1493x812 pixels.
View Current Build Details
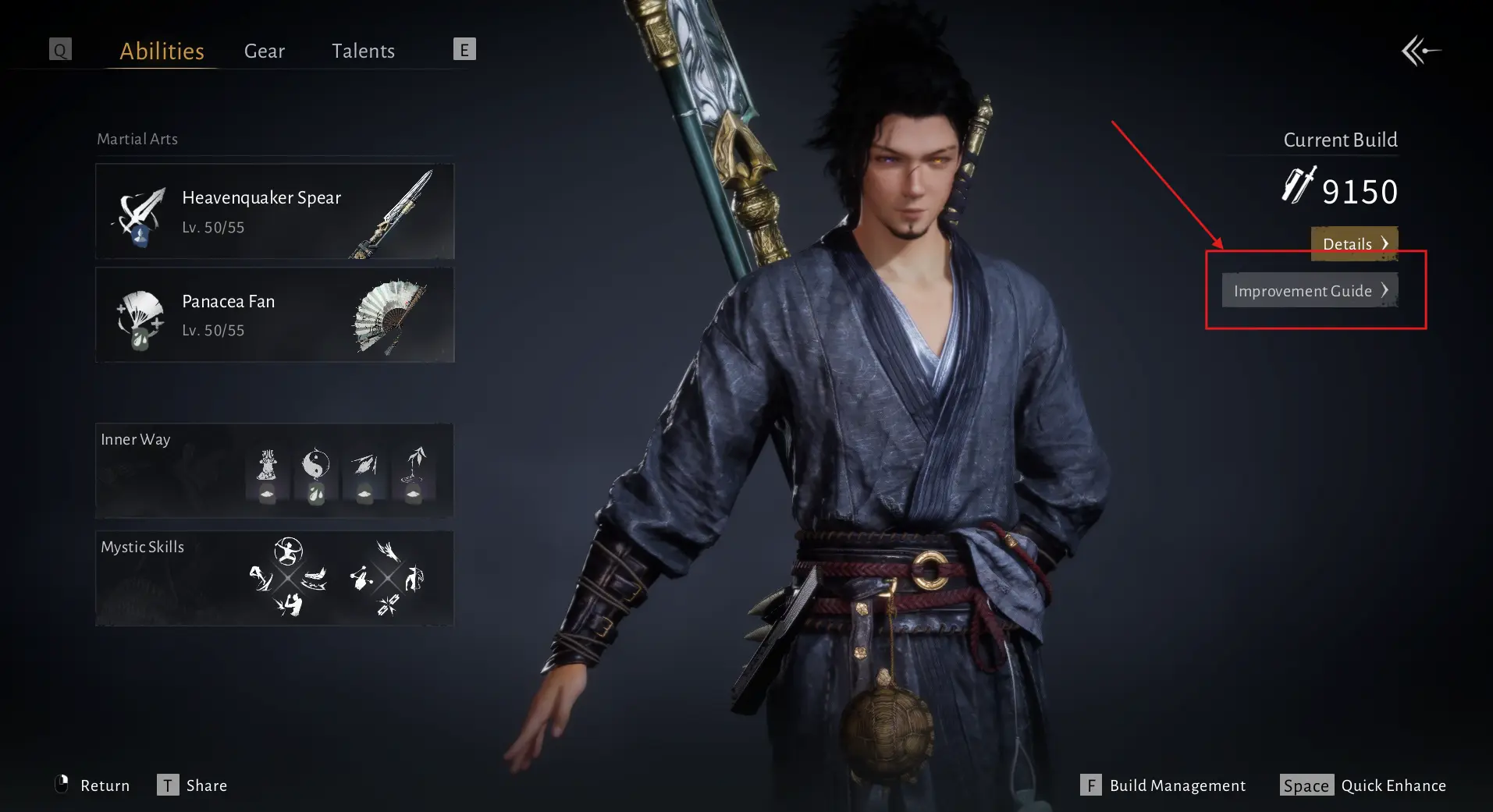(1354, 243)
